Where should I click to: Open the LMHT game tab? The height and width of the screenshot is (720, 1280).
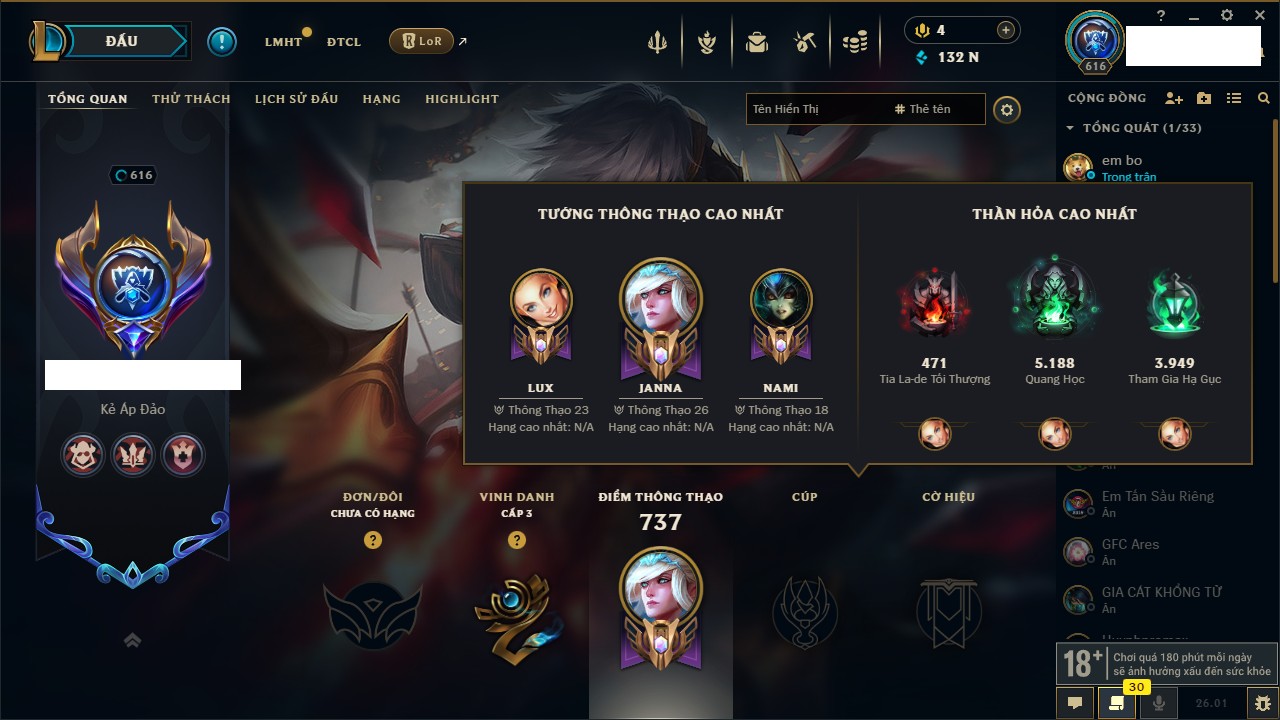[283, 42]
